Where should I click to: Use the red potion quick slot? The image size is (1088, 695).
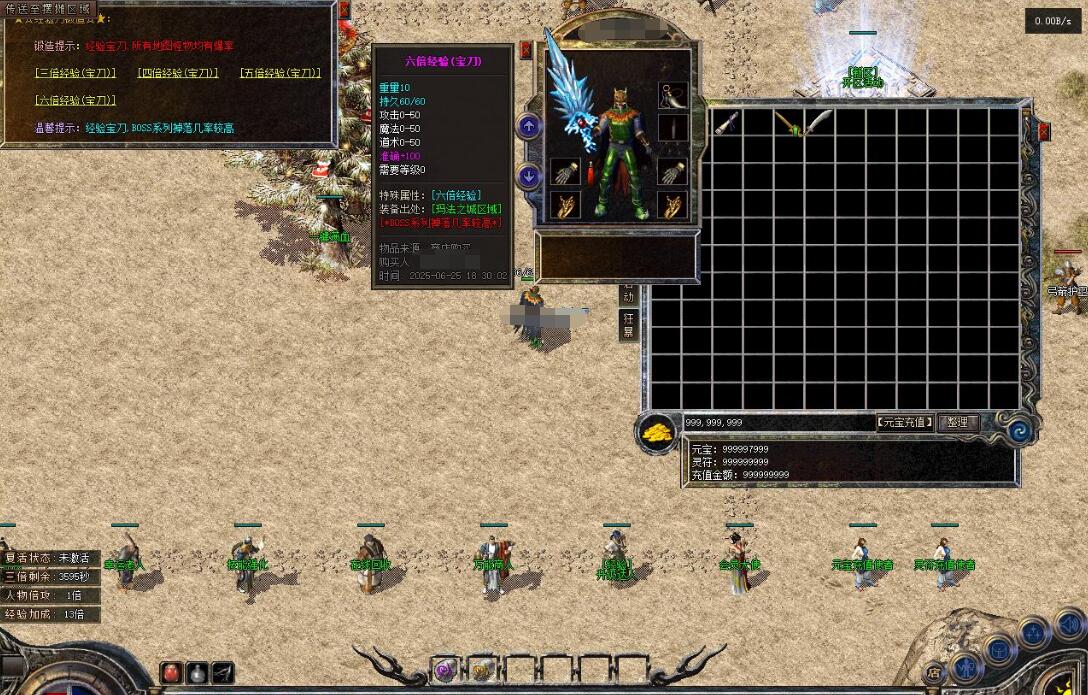click(171, 672)
